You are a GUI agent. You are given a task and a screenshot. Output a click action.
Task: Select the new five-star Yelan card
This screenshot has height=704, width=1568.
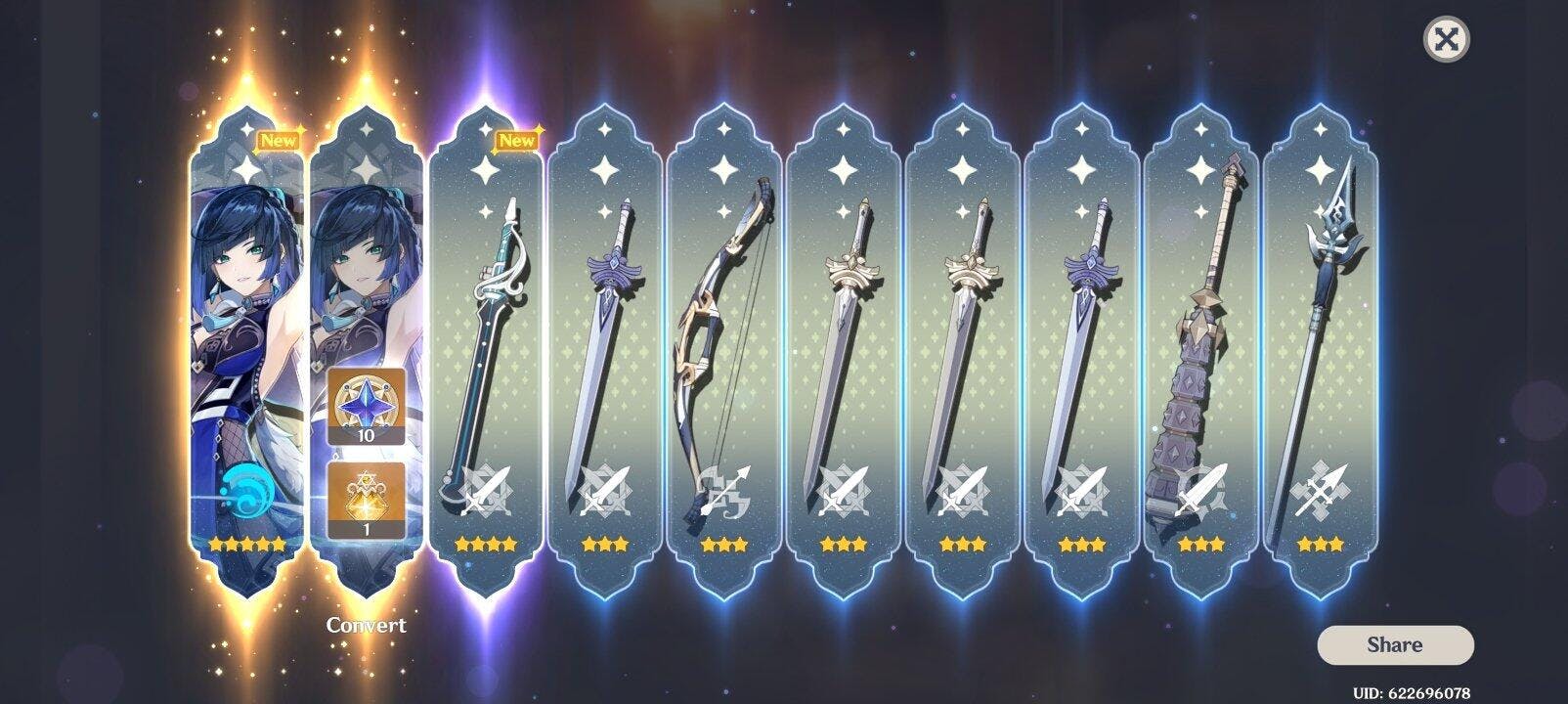247,352
